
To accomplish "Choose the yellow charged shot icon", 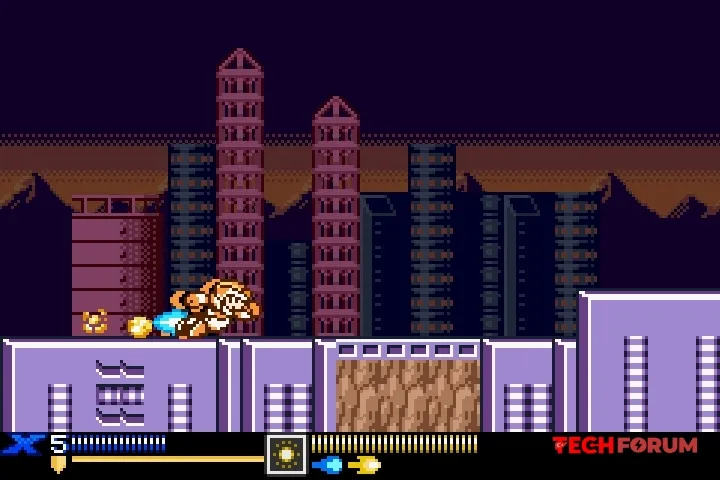I will tap(365, 465).
